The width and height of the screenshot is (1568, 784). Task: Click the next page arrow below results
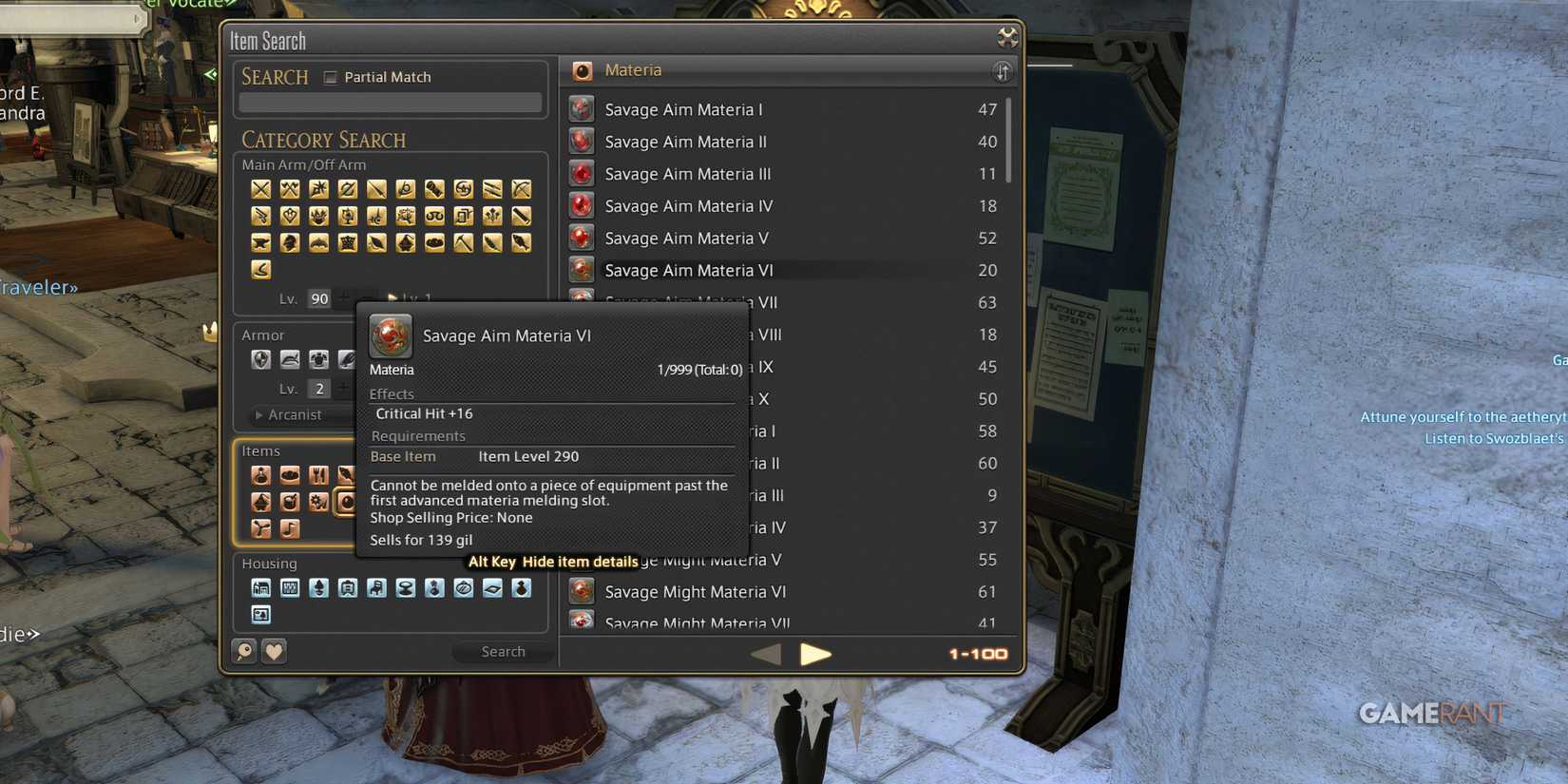point(816,654)
